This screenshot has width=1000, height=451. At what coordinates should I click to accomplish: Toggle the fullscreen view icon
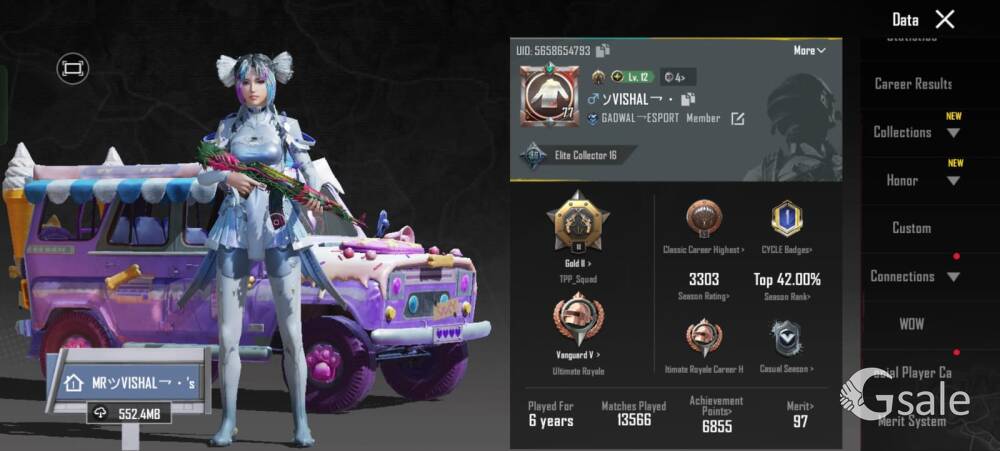coord(72,68)
